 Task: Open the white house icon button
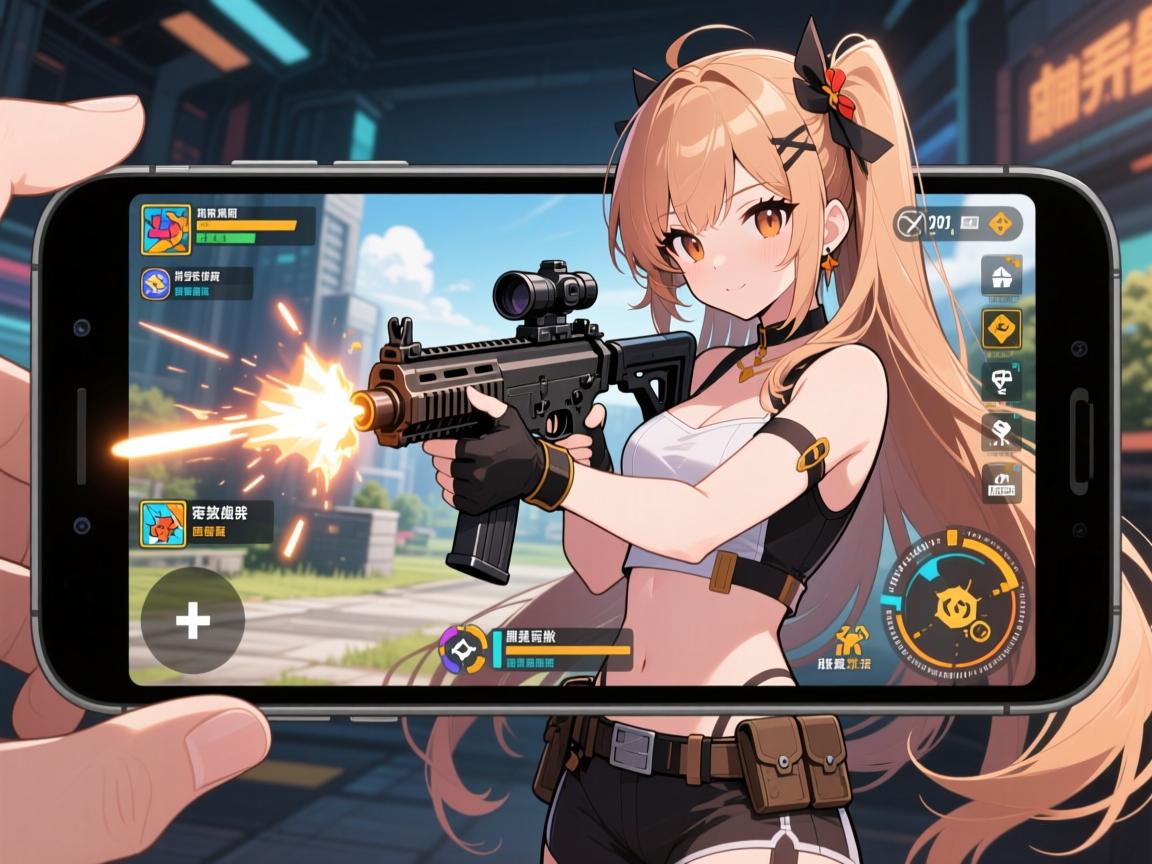tap(1001, 276)
